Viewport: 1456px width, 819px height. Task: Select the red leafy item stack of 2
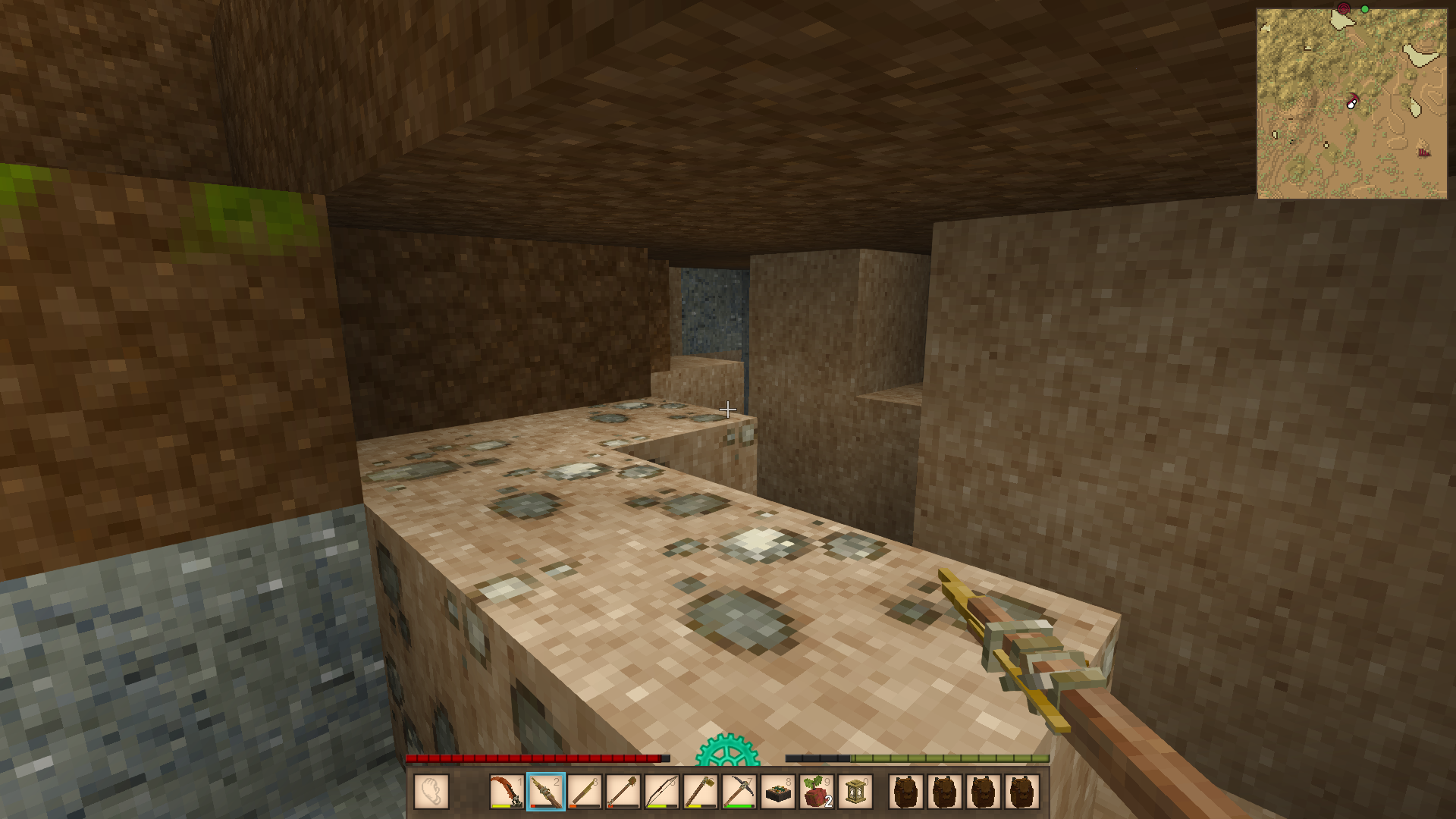tap(817, 792)
